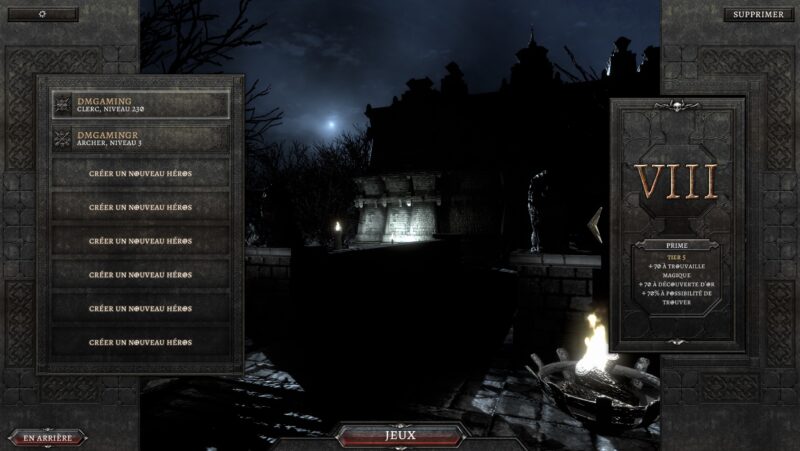Choose the DMGAMINGR archer hero
This screenshot has width=800, height=451.
140,138
